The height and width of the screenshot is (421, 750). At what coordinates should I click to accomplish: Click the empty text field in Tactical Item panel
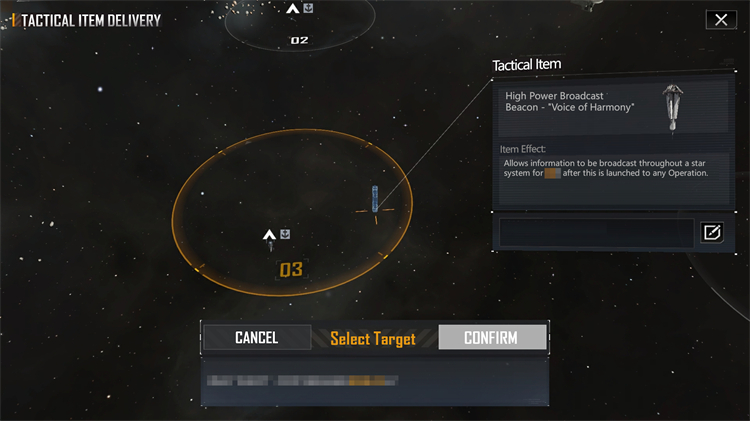pyautogui.click(x=596, y=233)
